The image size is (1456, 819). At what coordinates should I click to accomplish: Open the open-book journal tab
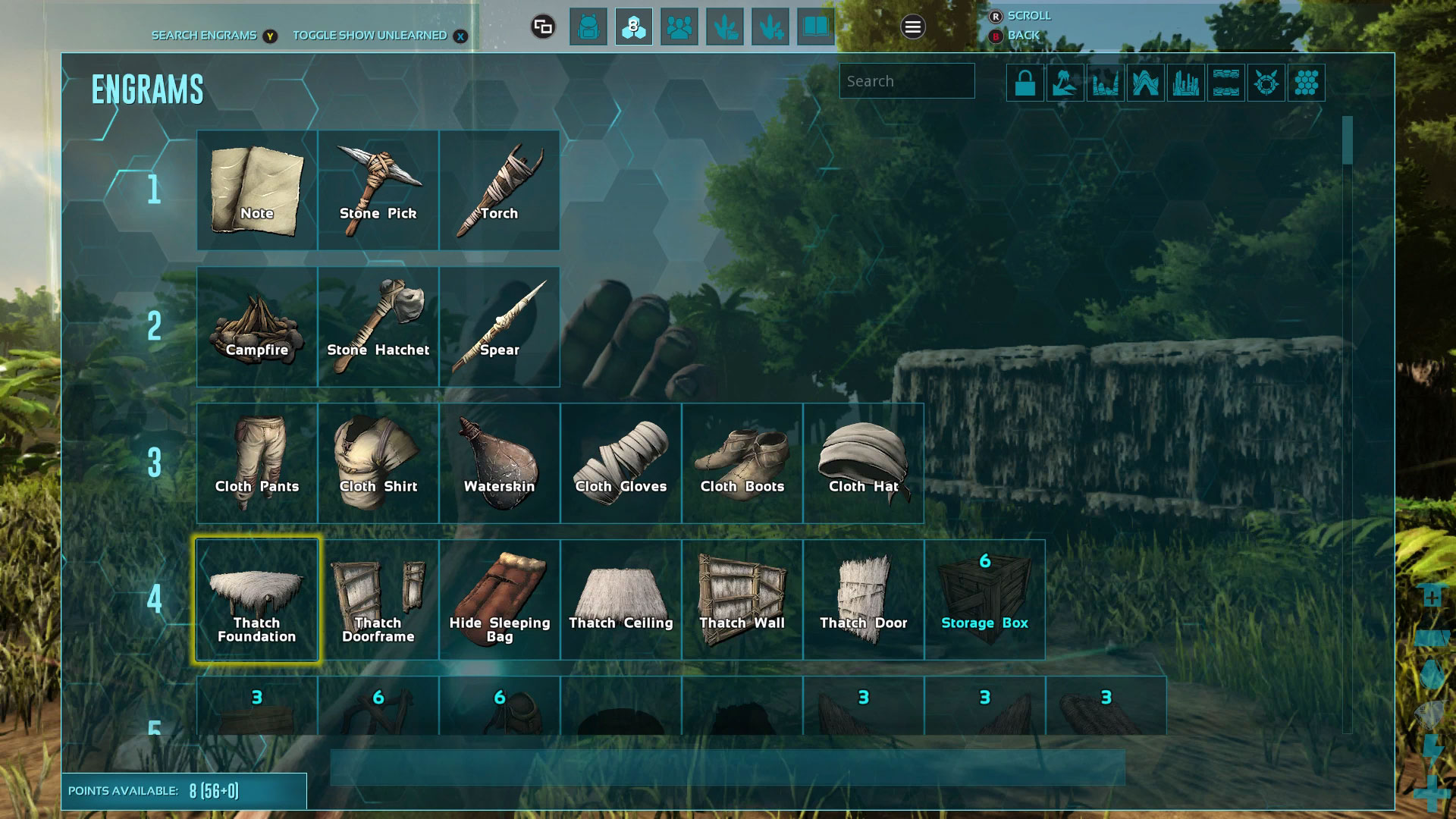tap(816, 27)
